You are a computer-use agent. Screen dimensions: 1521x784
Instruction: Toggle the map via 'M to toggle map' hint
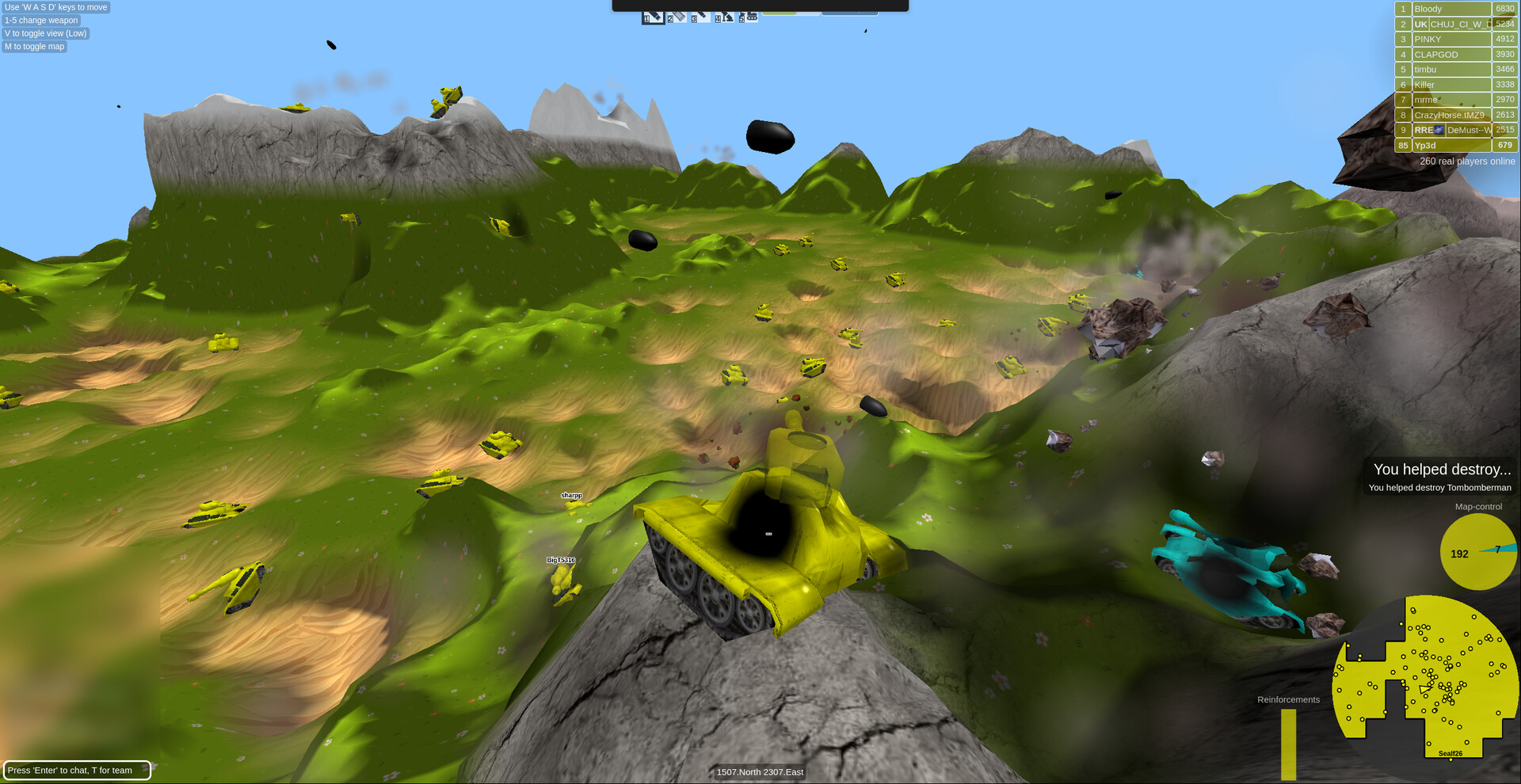tap(34, 46)
